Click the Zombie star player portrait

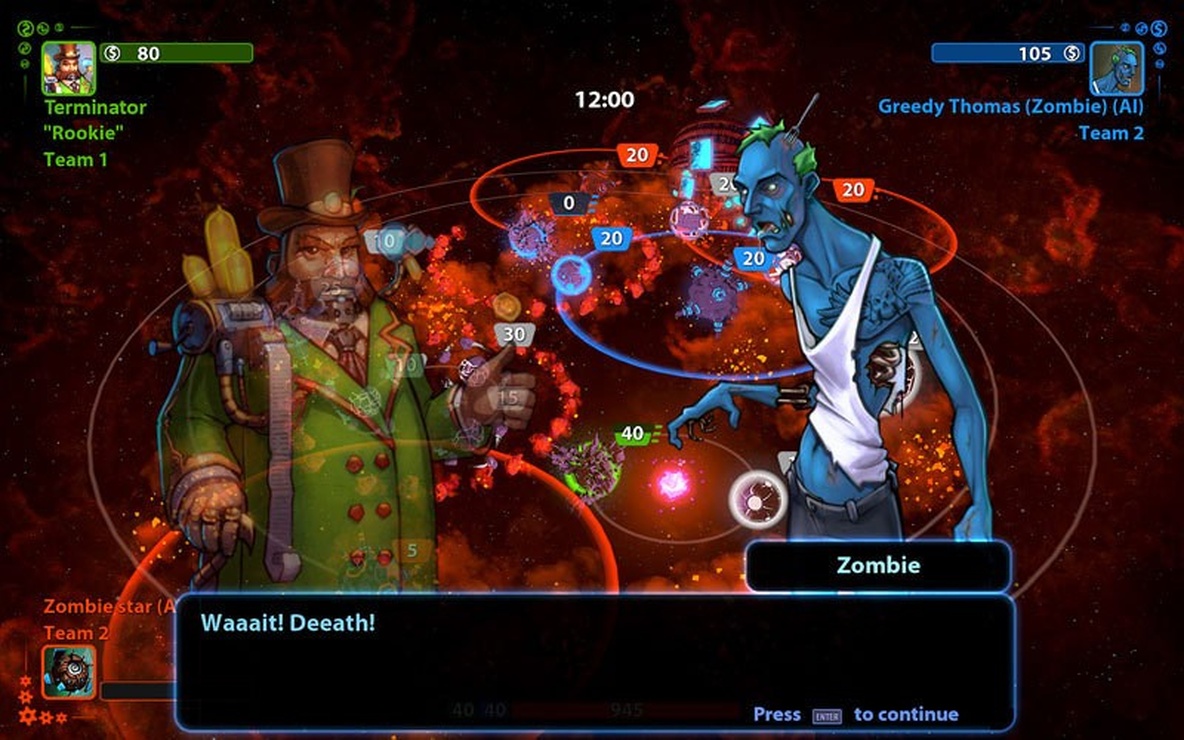[x=69, y=672]
